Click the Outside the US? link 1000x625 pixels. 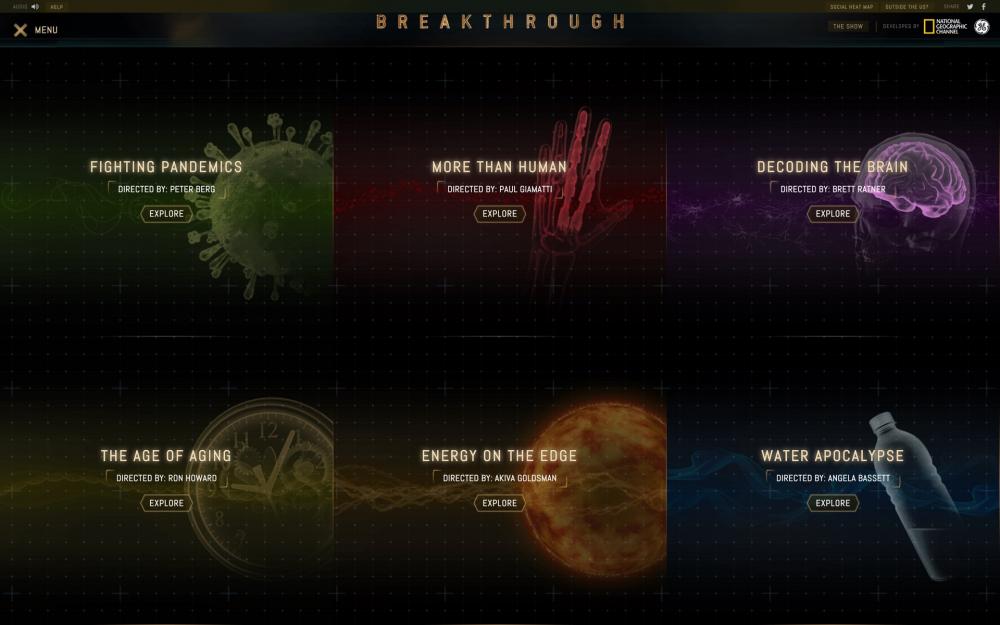tap(907, 6)
